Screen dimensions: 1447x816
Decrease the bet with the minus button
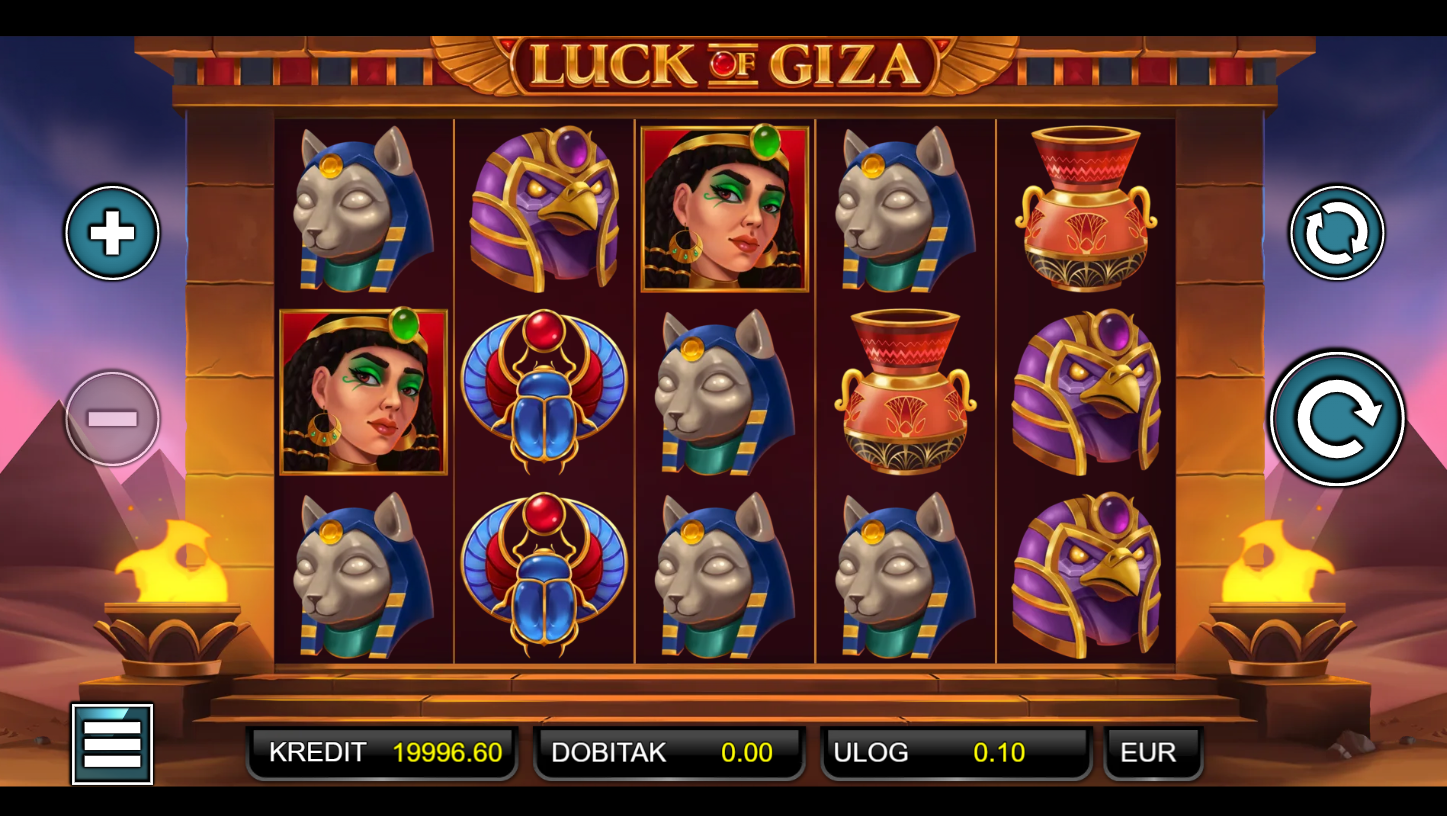pos(112,419)
